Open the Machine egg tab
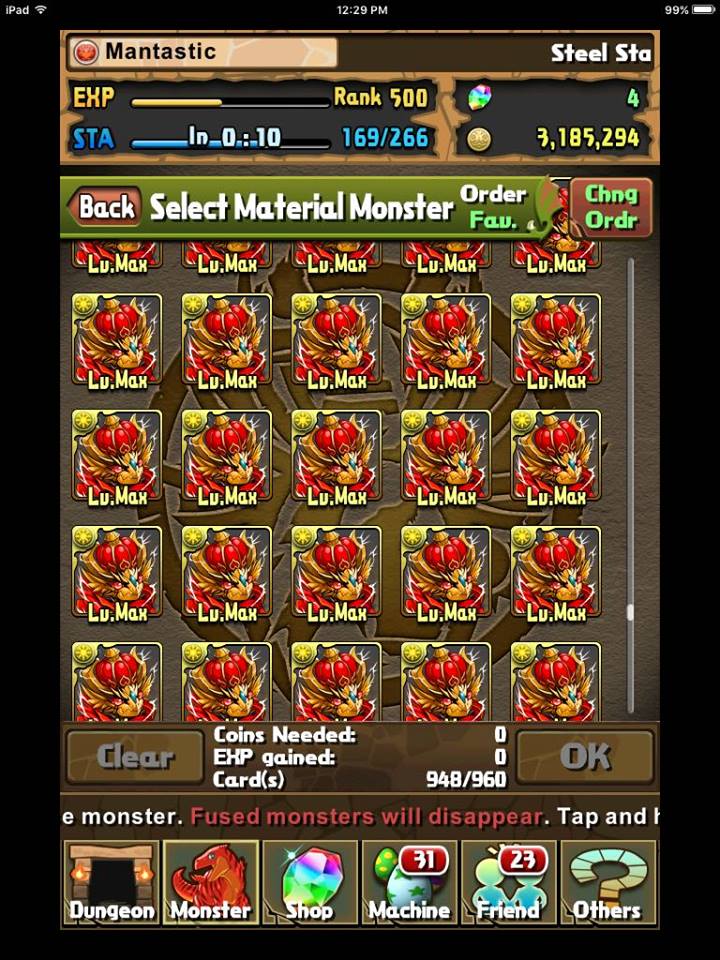This screenshot has width=720, height=960. pyautogui.click(x=409, y=882)
